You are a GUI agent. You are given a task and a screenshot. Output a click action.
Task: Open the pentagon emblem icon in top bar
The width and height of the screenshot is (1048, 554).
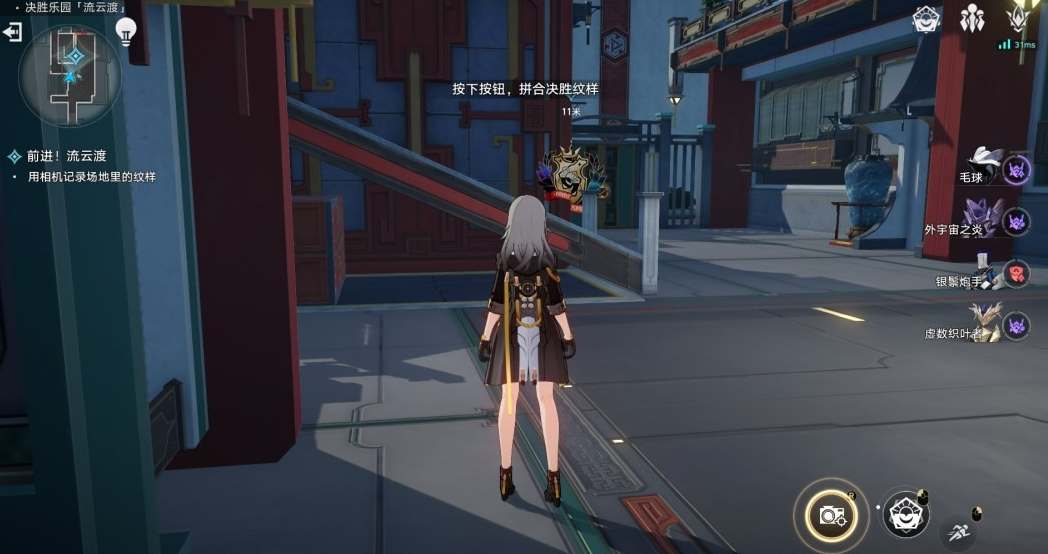[x=926, y=19]
